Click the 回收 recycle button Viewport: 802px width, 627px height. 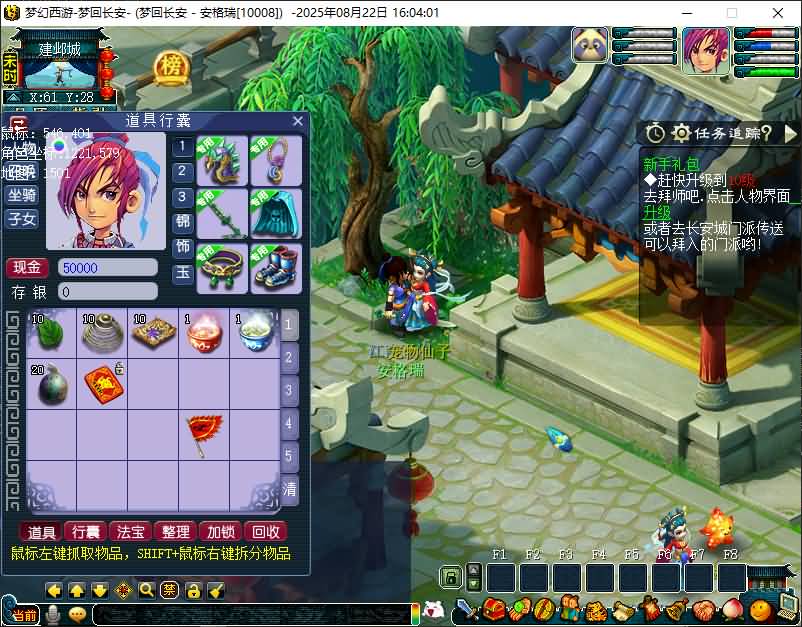pos(266,531)
